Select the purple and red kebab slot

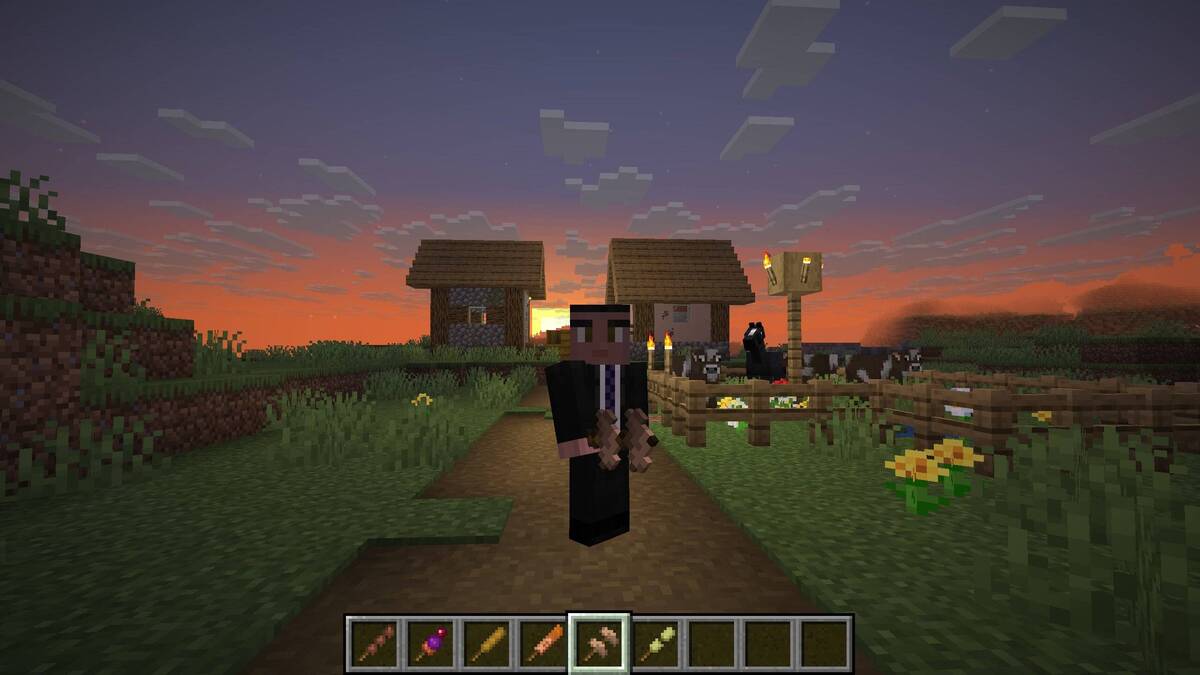point(430,642)
